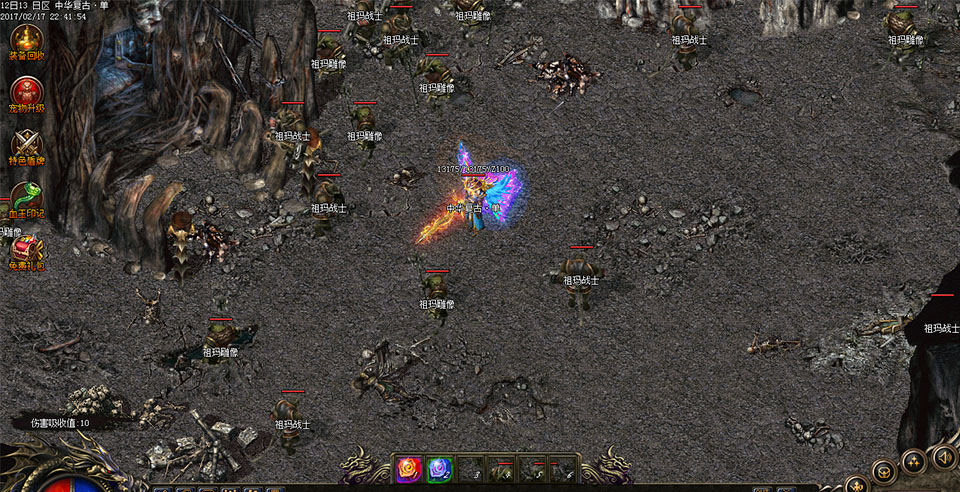Click the gold helmet round button
Viewport: 960px width, 492px height.
coord(882,471)
